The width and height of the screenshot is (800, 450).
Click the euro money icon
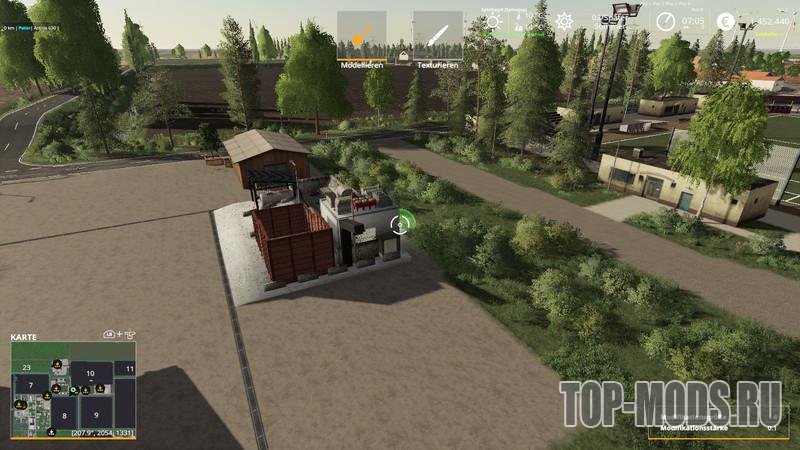[x=725, y=20]
